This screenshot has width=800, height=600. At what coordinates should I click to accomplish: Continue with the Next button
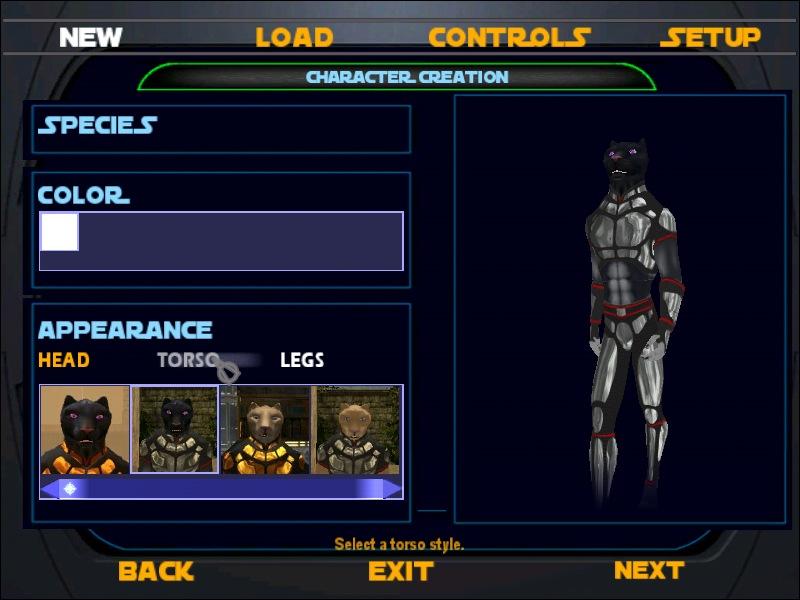coord(648,570)
